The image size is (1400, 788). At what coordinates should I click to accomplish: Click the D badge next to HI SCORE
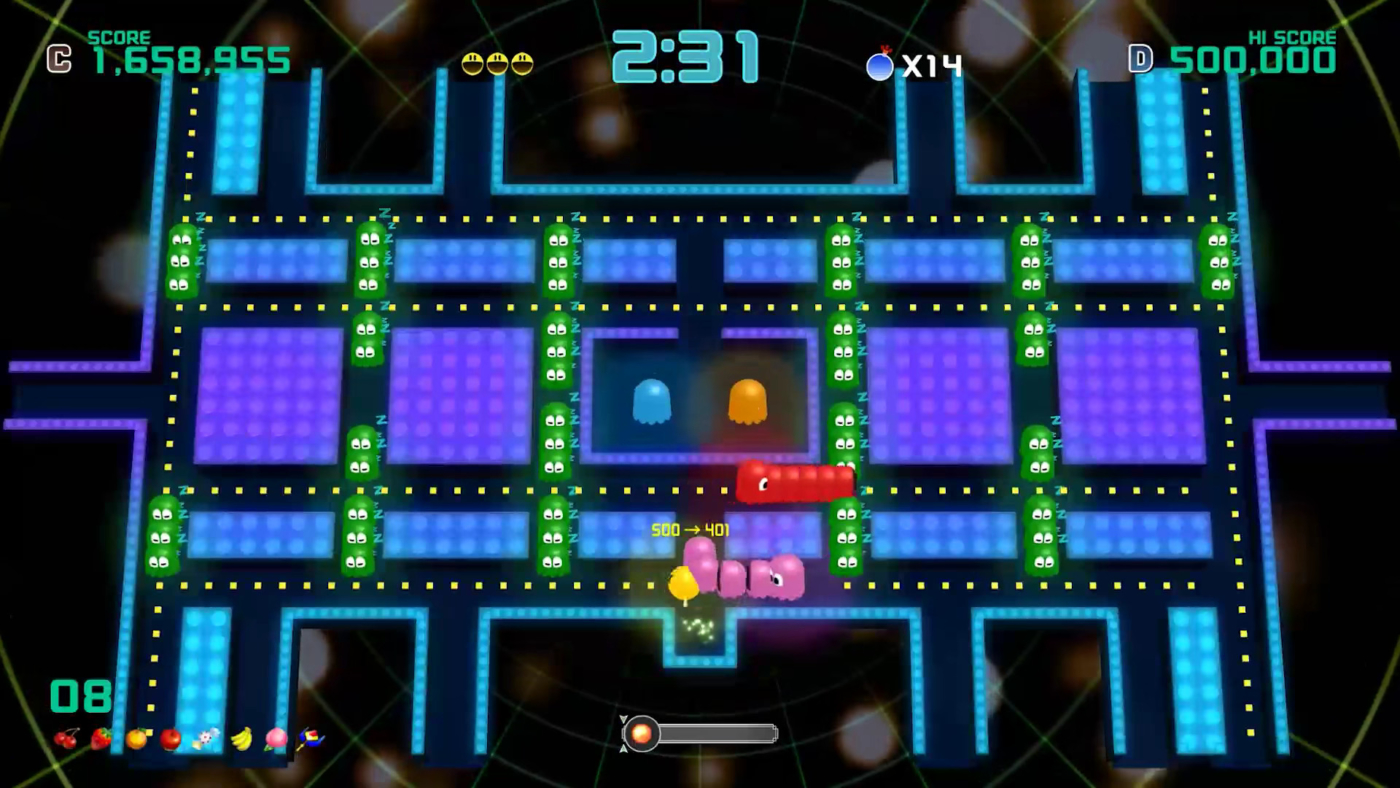tap(1140, 58)
